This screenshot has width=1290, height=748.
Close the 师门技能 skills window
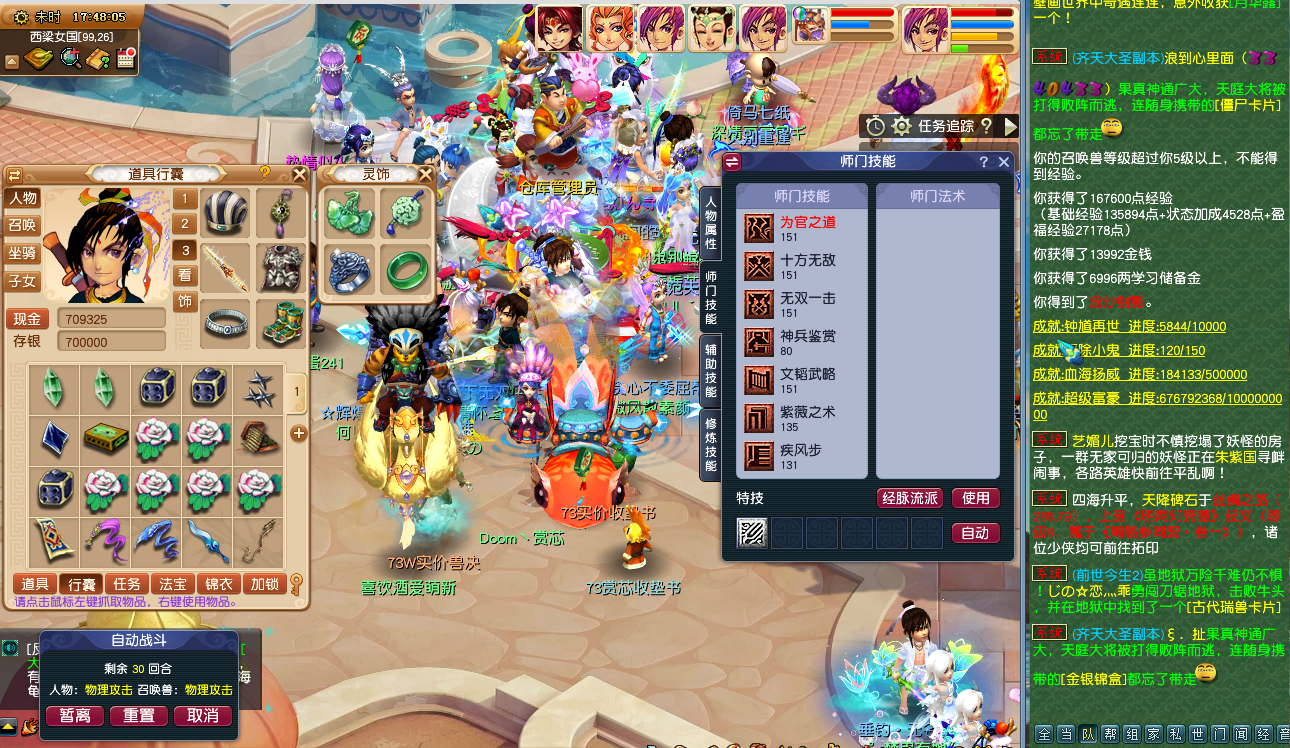coord(1004,162)
